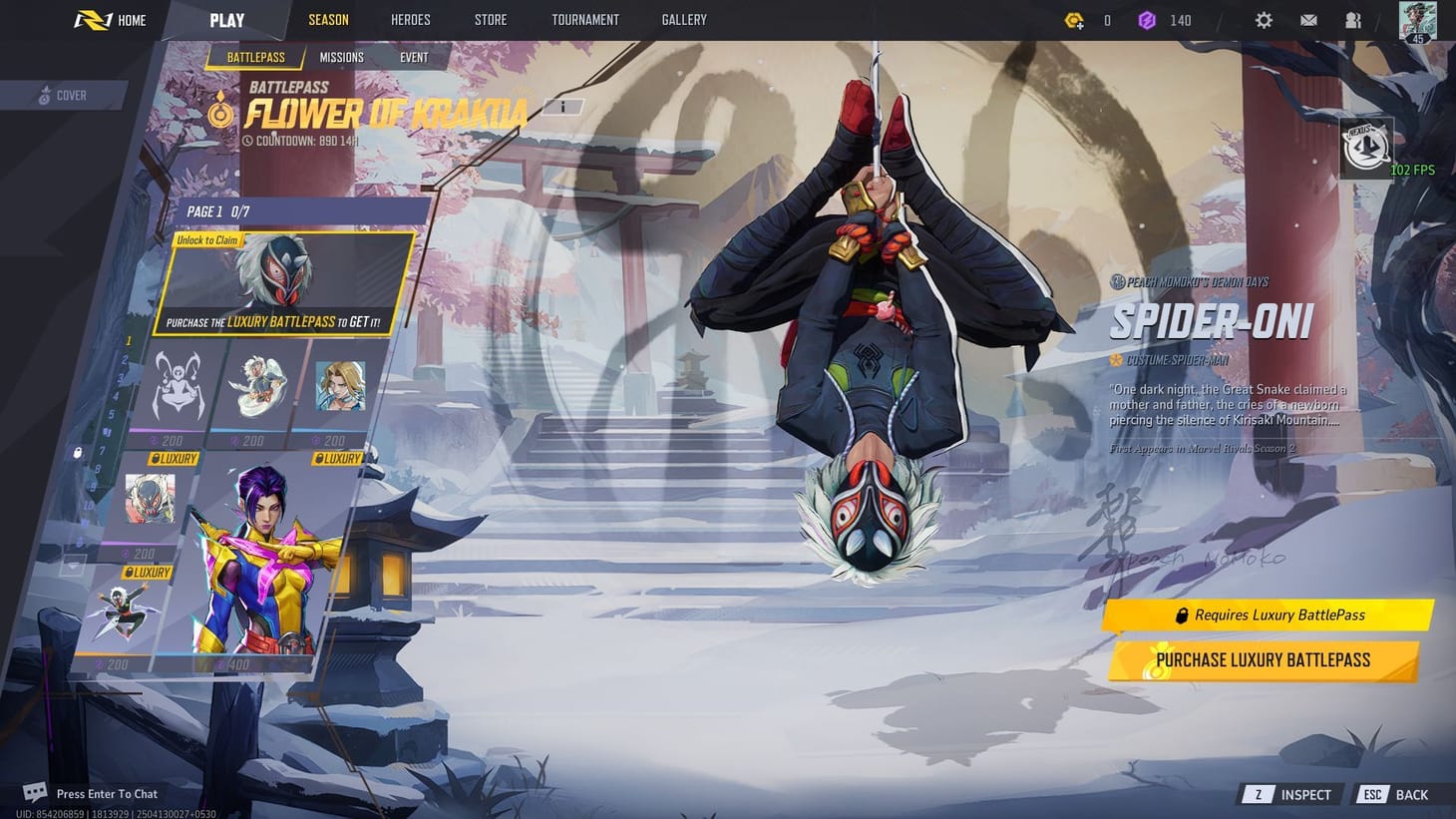Switch to the MISSIONS tab

coord(341,57)
